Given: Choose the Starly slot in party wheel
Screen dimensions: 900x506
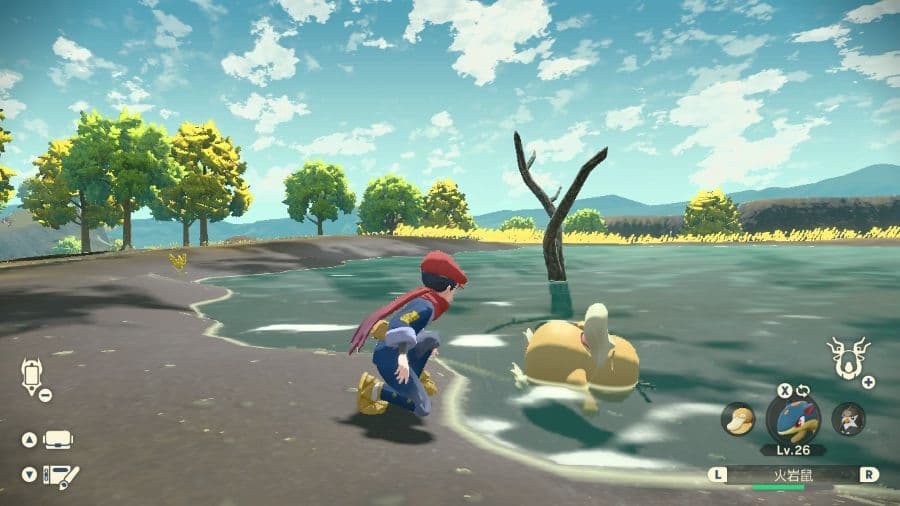Looking at the screenshot, I should click(848, 418).
